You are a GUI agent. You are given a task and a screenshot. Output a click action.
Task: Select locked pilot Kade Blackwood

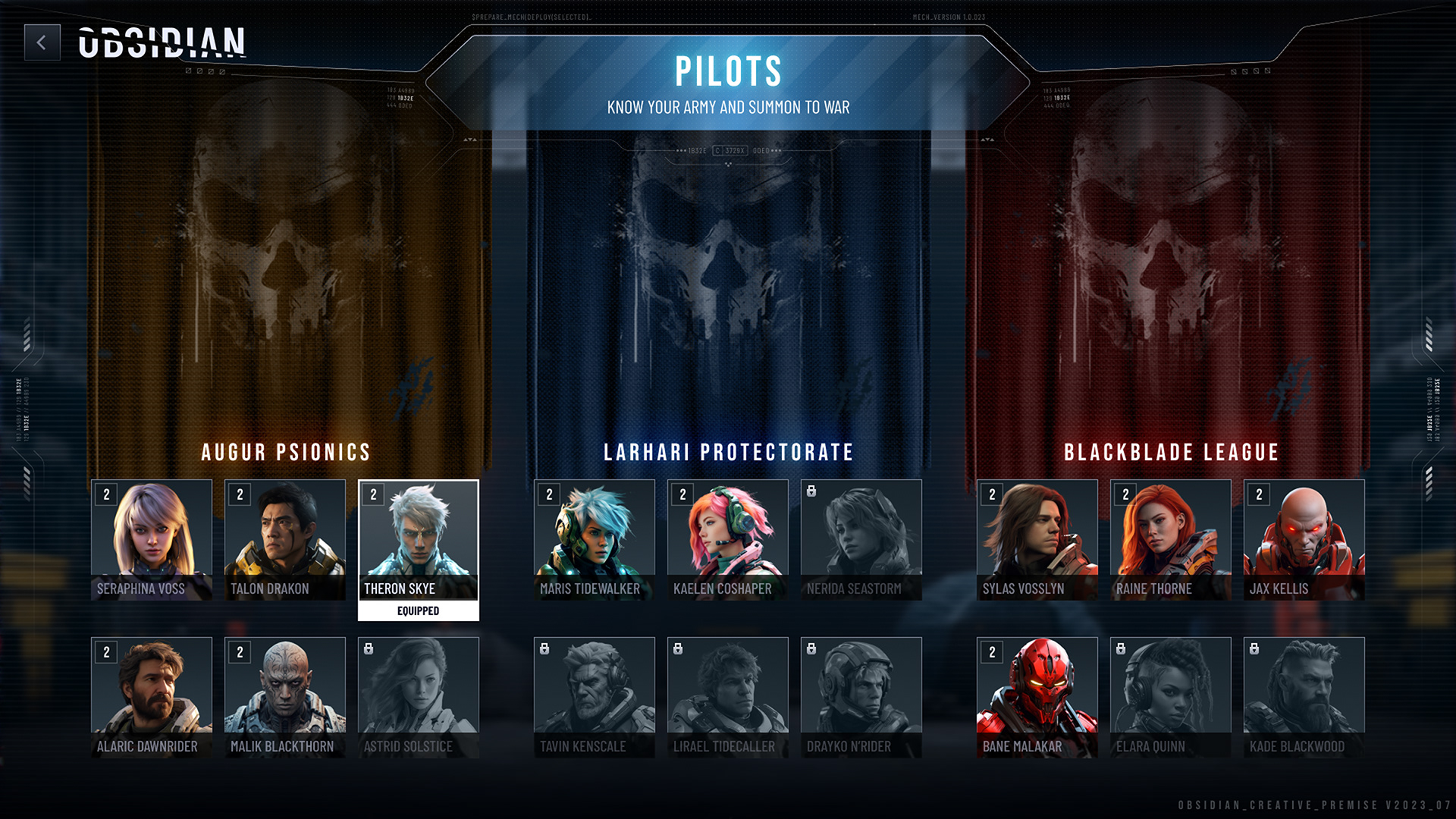1304,697
